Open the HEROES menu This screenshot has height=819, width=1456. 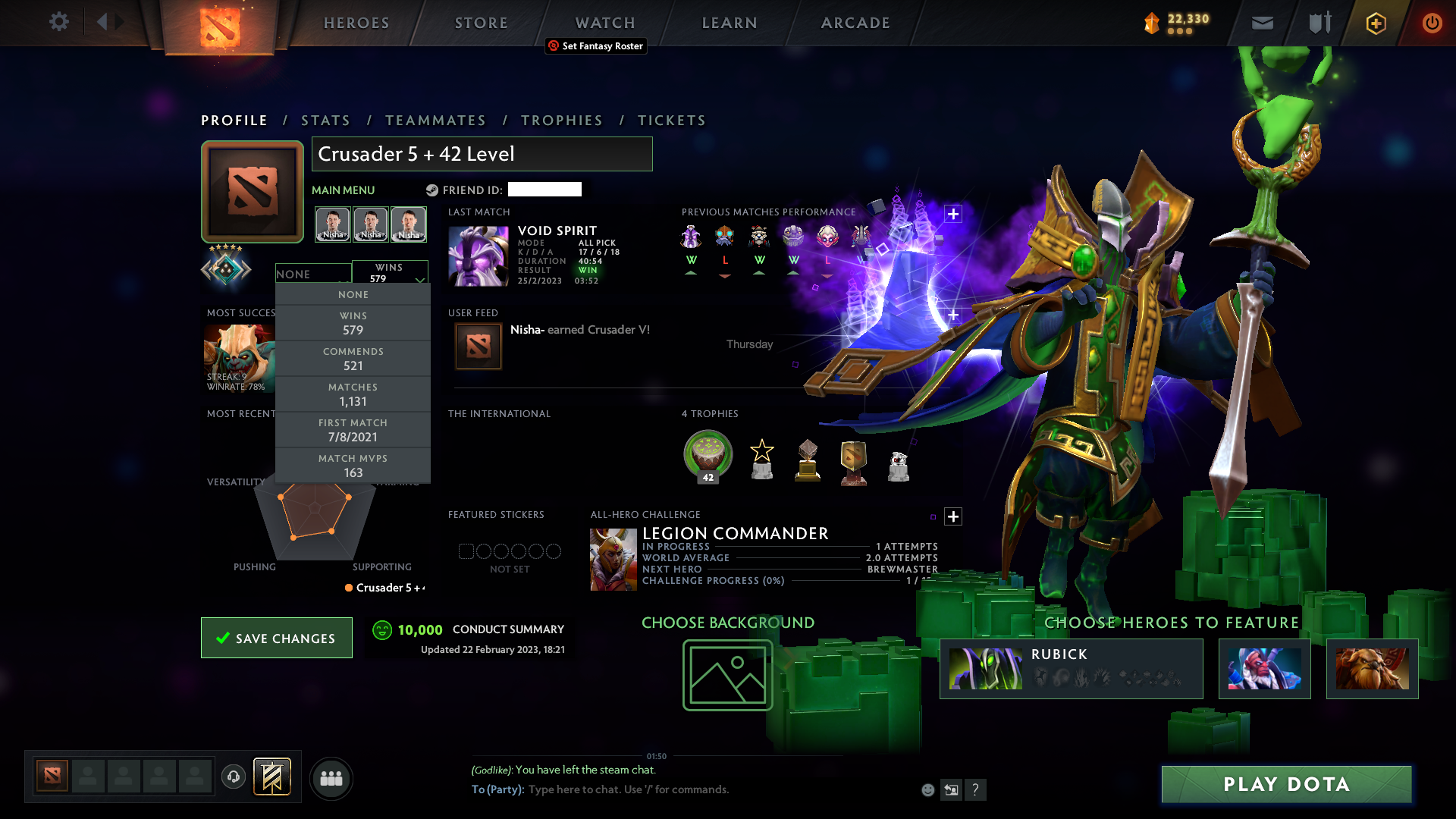pos(356,23)
